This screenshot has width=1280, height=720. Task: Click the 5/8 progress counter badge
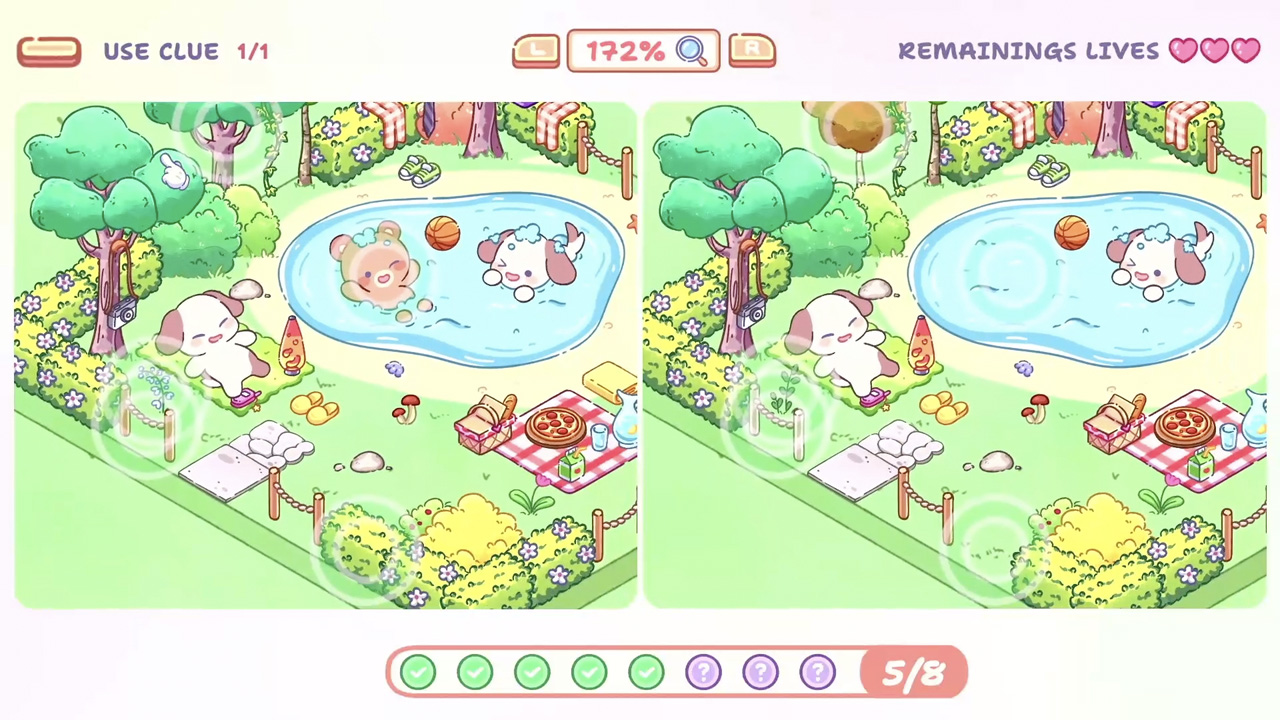910,672
